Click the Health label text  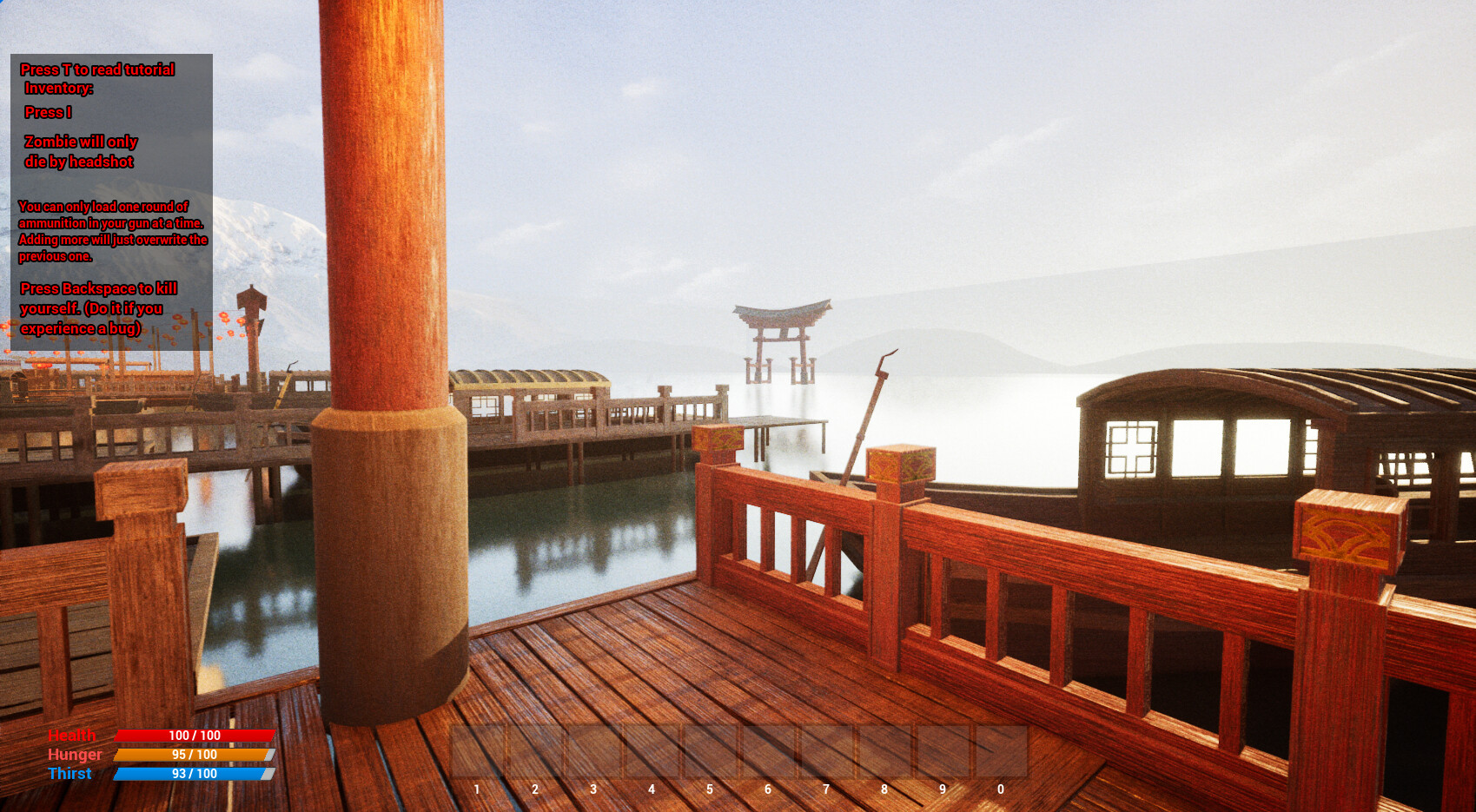pos(73,735)
